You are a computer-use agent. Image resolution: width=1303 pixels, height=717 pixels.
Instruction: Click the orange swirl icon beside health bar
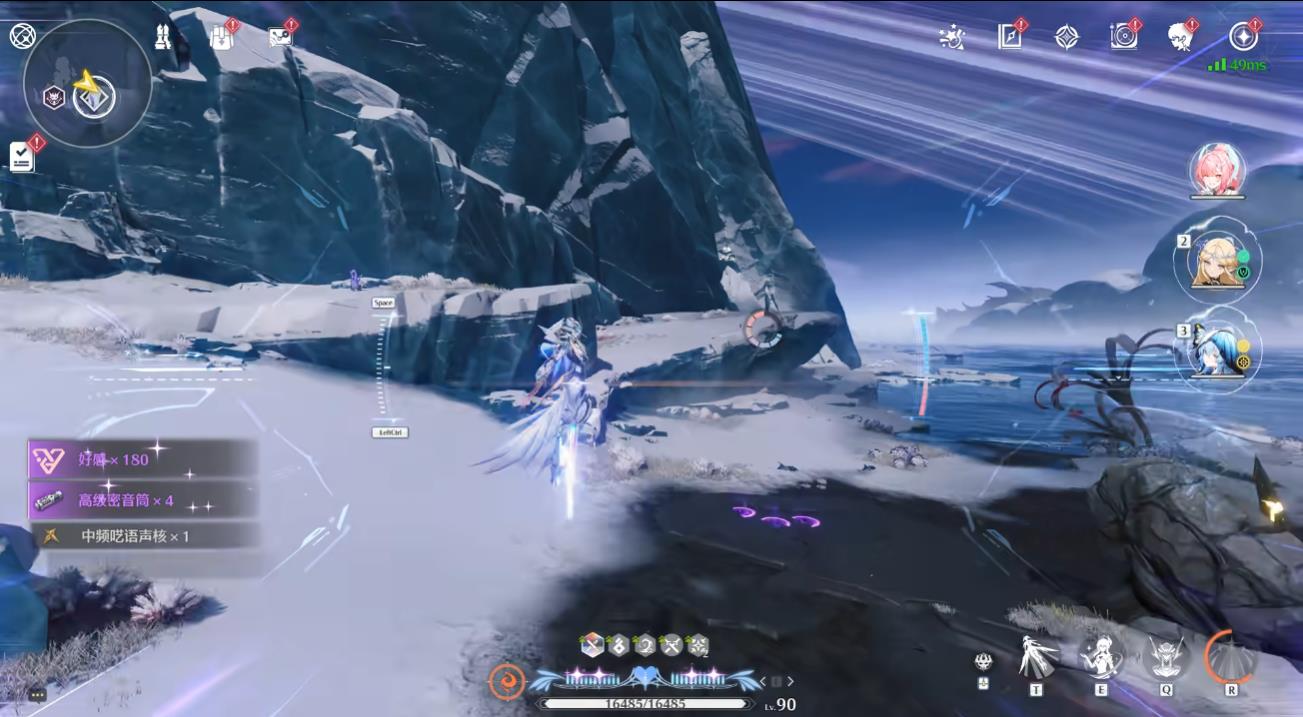click(506, 682)
